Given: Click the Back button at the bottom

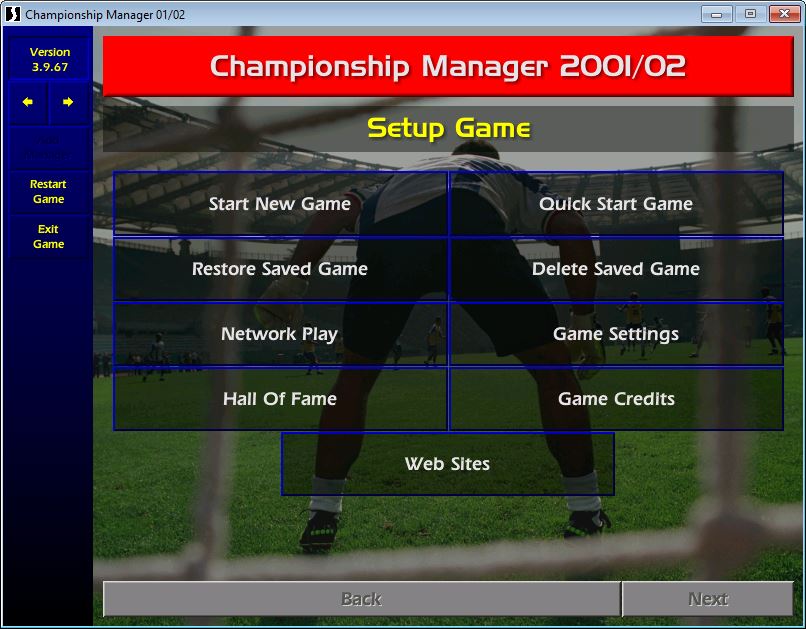Looking at the screenshot, I should [361, 599].
